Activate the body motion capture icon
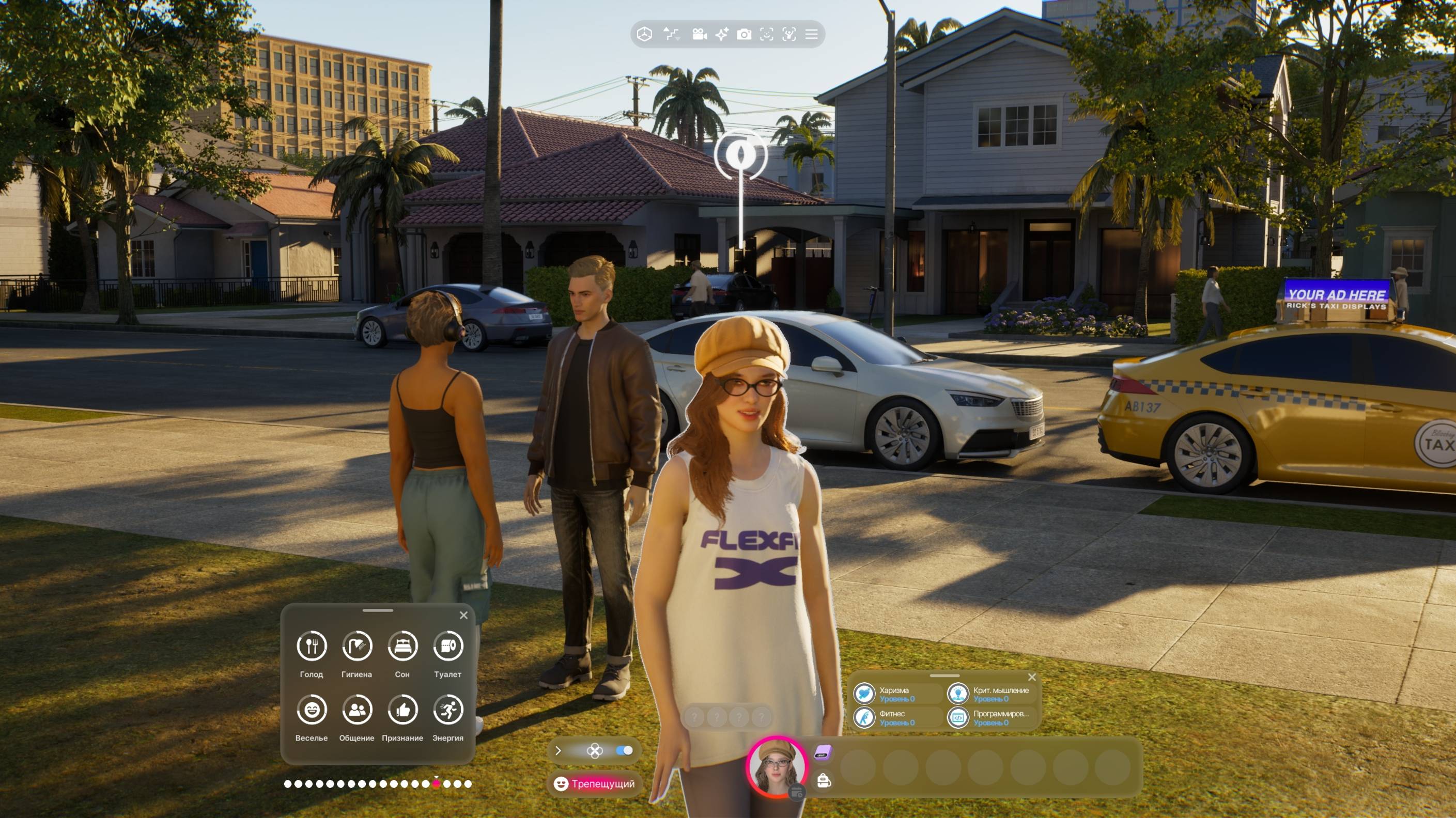The image size is (1456, 818). click(x=789, y=35)
